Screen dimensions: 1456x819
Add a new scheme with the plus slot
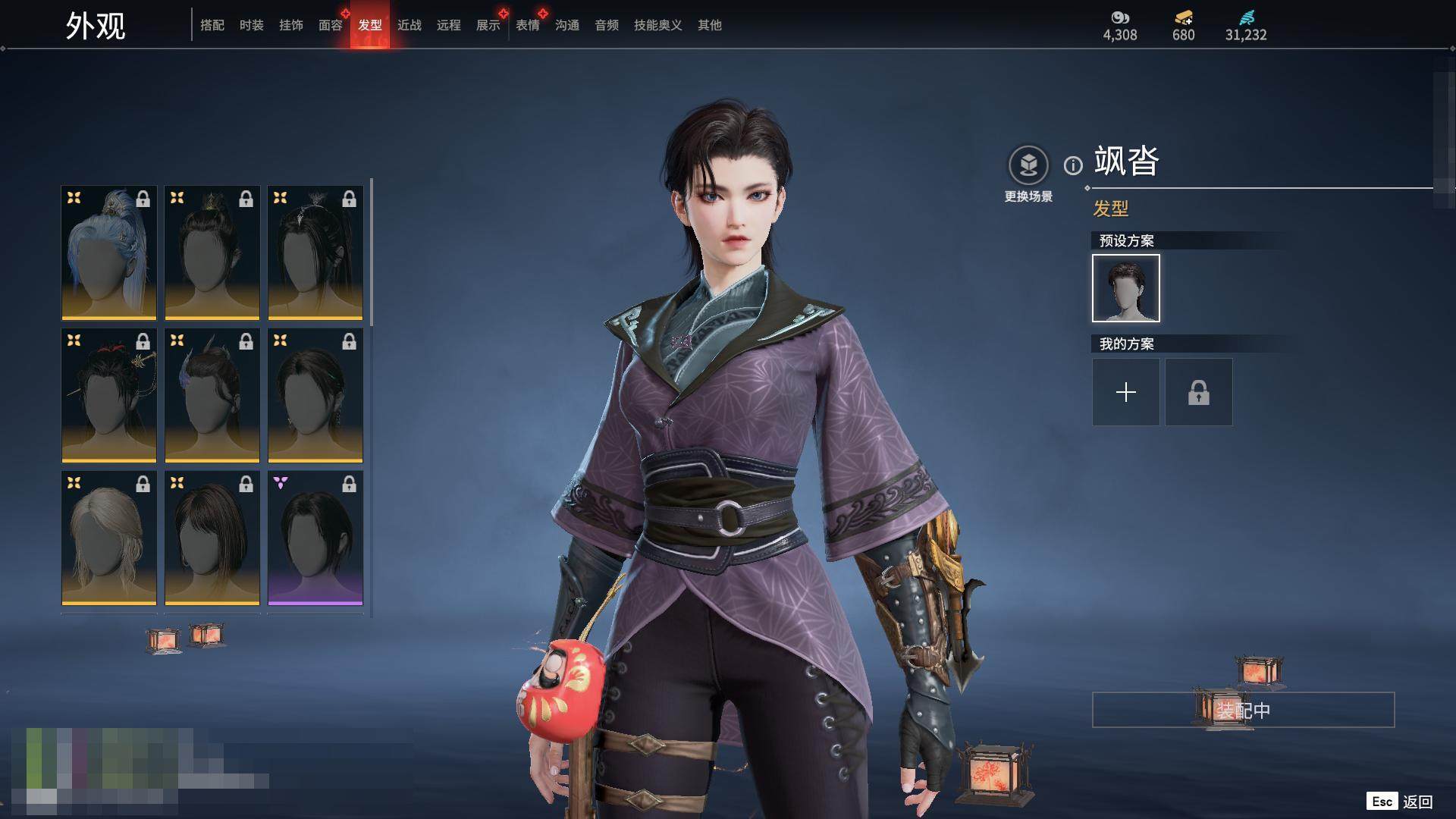(1126, 392)
